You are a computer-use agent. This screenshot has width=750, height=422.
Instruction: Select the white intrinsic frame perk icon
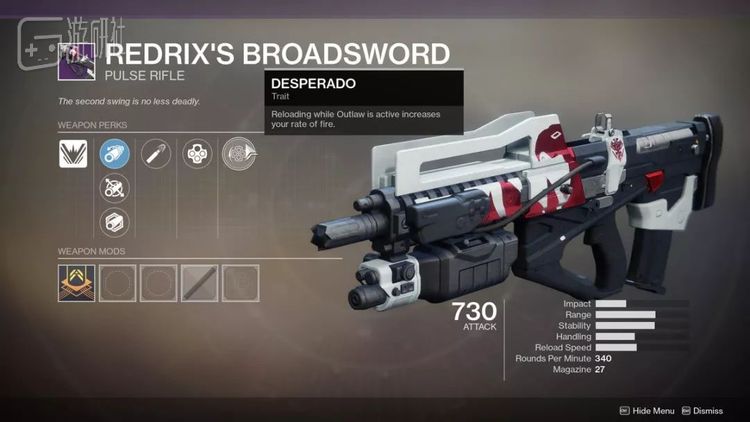pyautogui.click(x=73, y=153)
